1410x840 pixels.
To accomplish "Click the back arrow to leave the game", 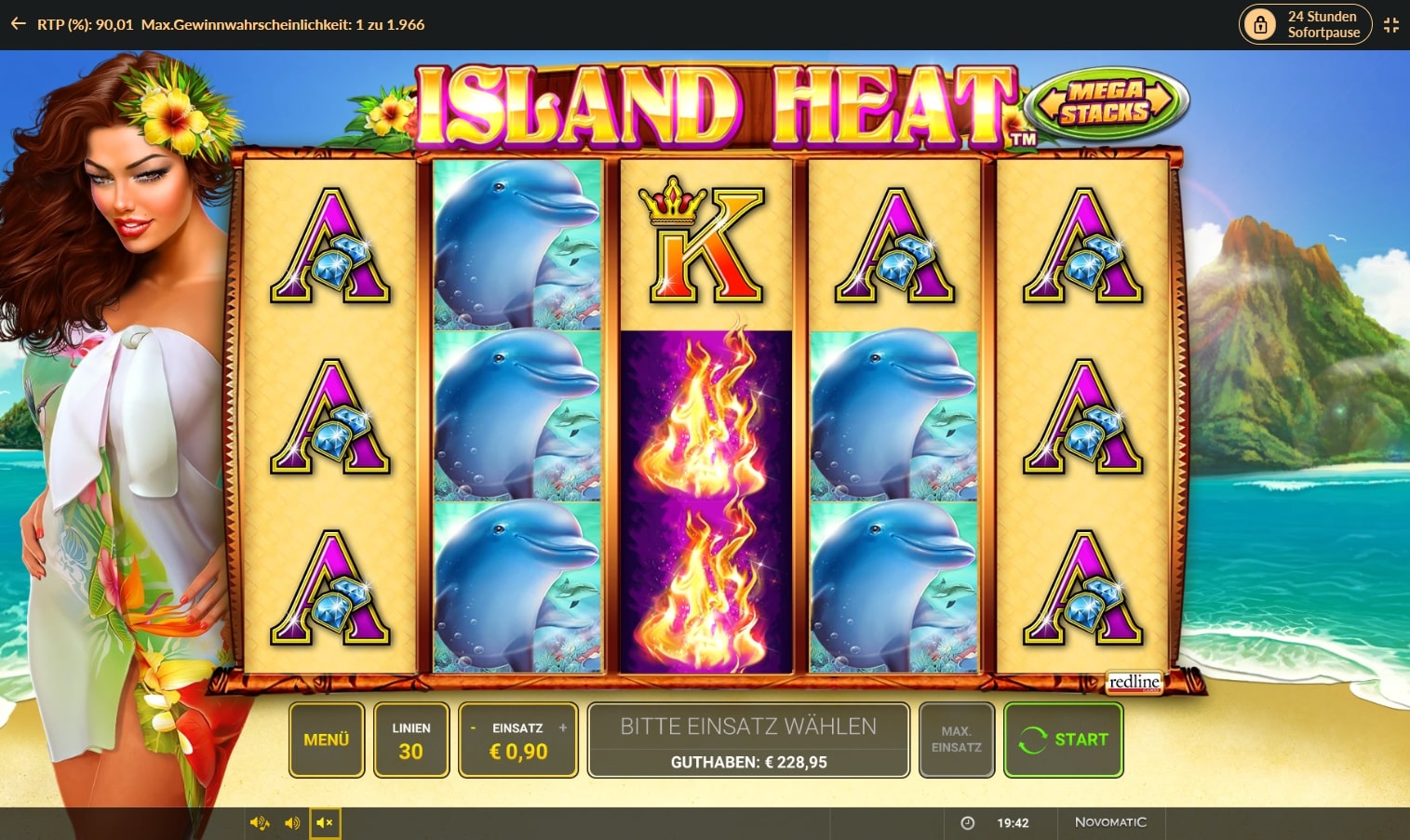I will click(17, 24).
